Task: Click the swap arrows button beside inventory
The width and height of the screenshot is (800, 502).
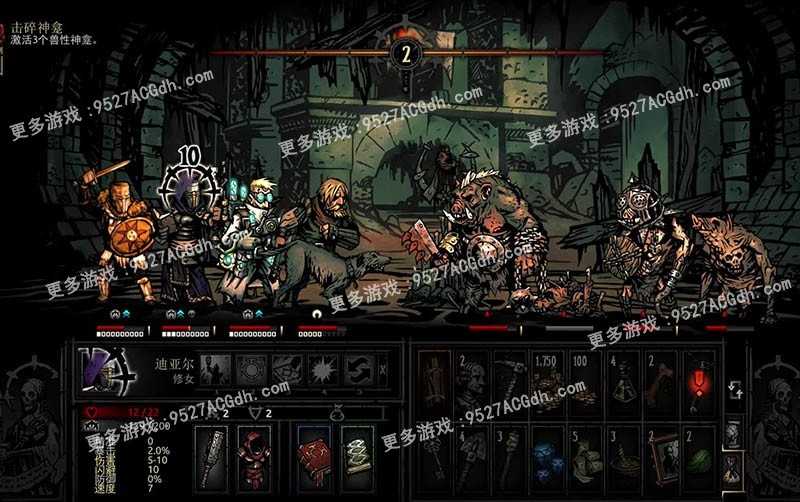Action: 733,390
